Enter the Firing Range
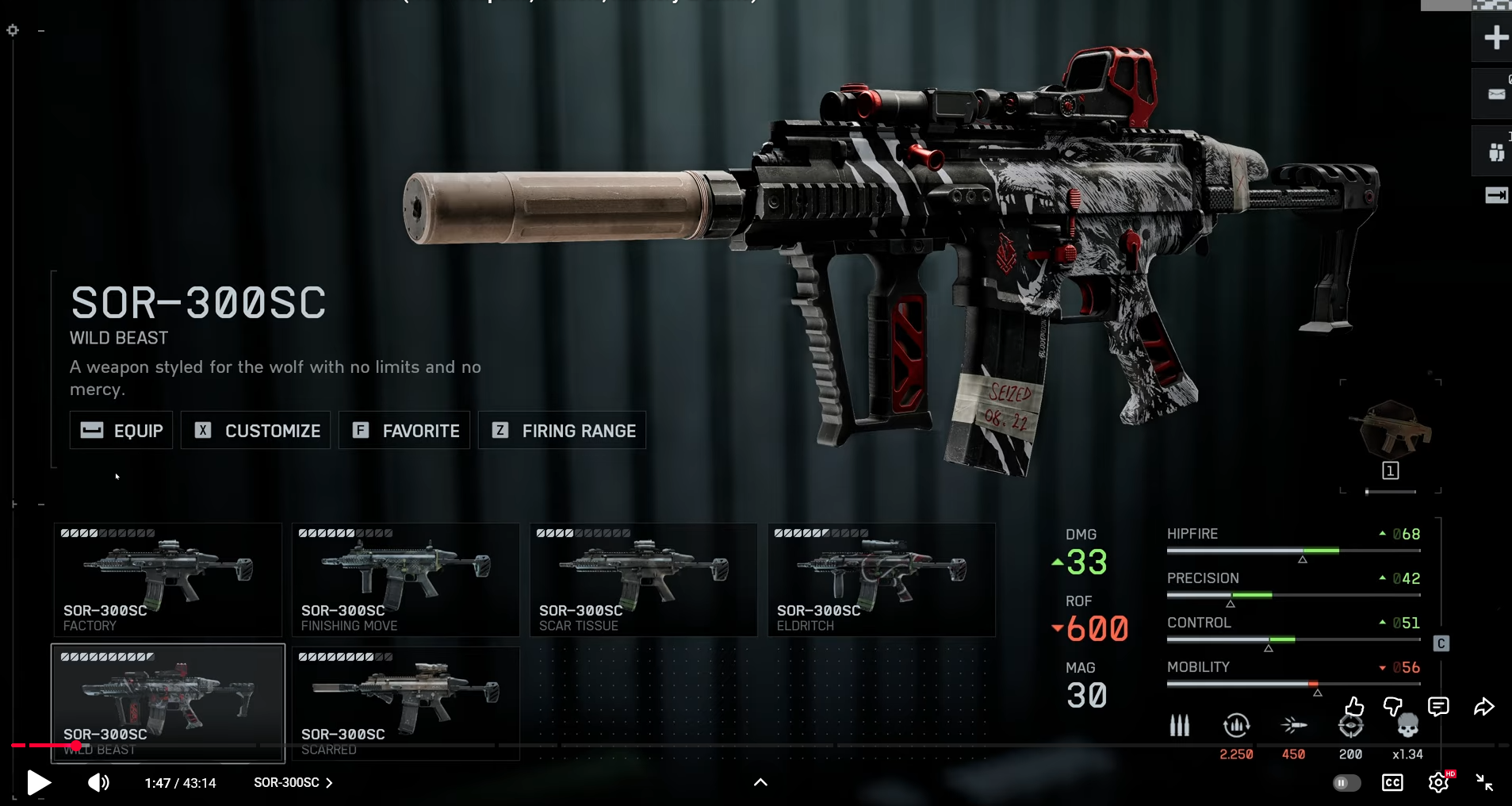The width and height of the screenshot is (1512, 806). [562, 431]
